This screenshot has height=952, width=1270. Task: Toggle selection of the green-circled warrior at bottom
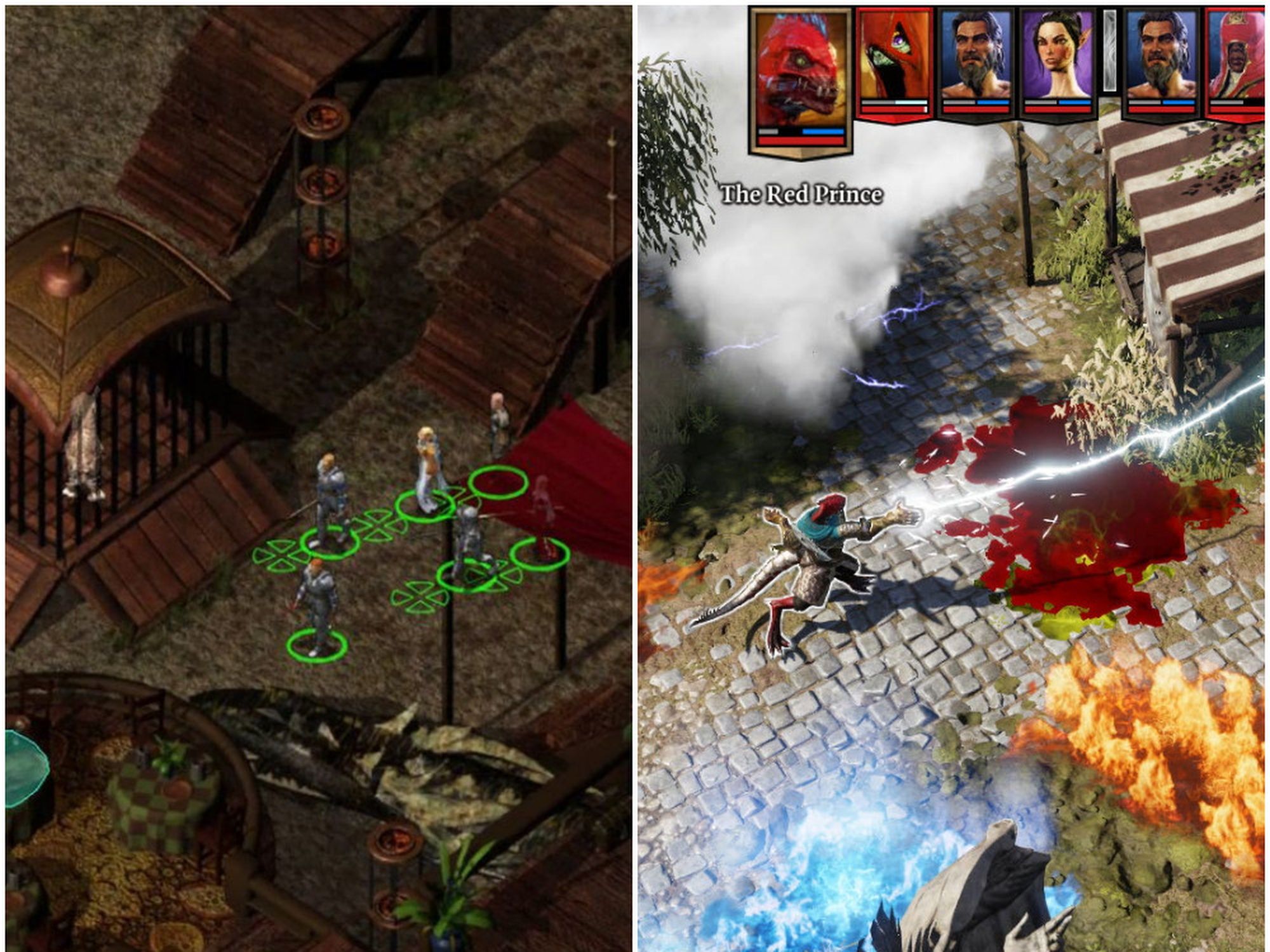click(x=318, y=598)
